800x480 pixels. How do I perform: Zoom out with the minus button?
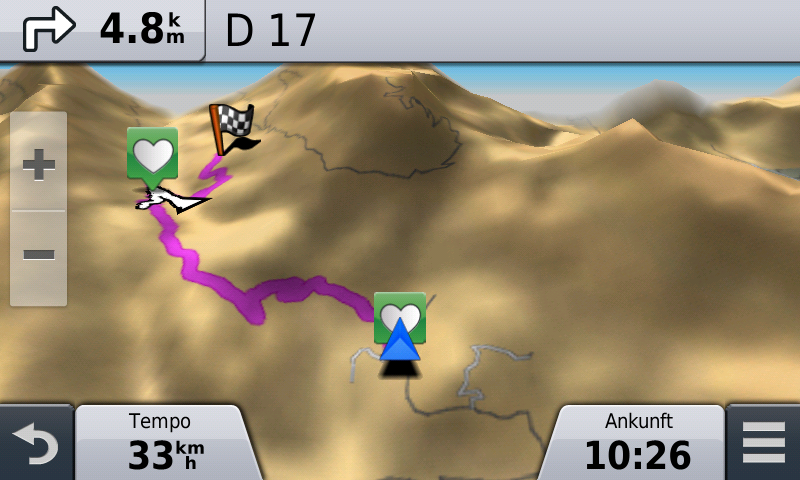[39, 254]
